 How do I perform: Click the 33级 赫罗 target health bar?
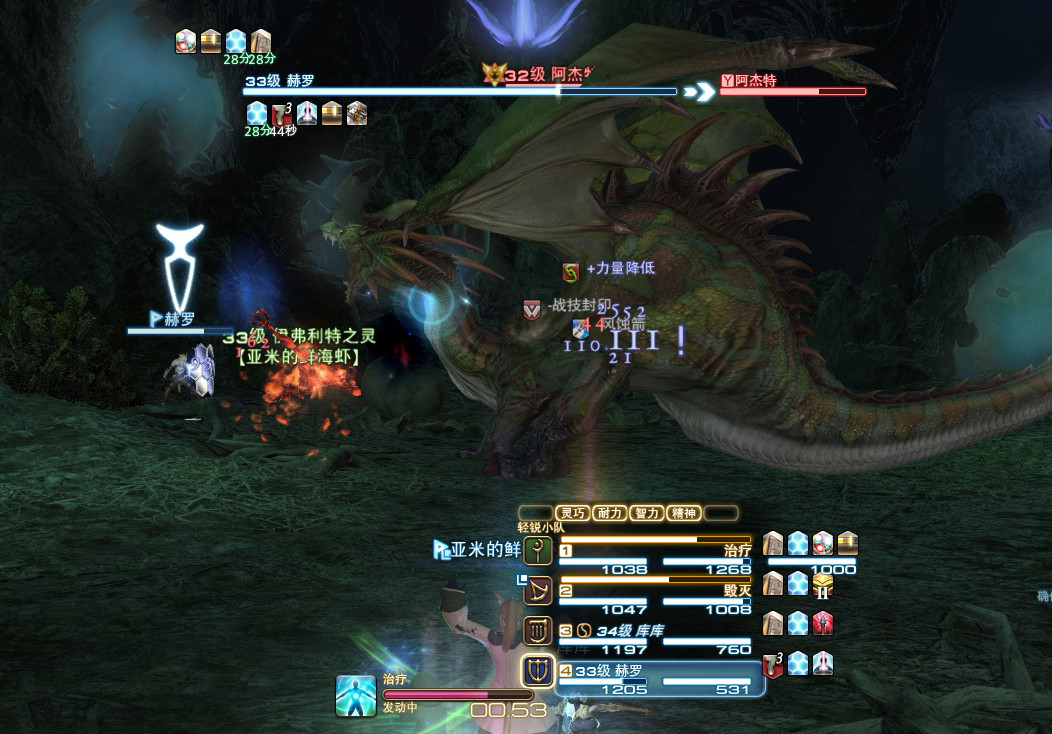(x=460, y=91)
